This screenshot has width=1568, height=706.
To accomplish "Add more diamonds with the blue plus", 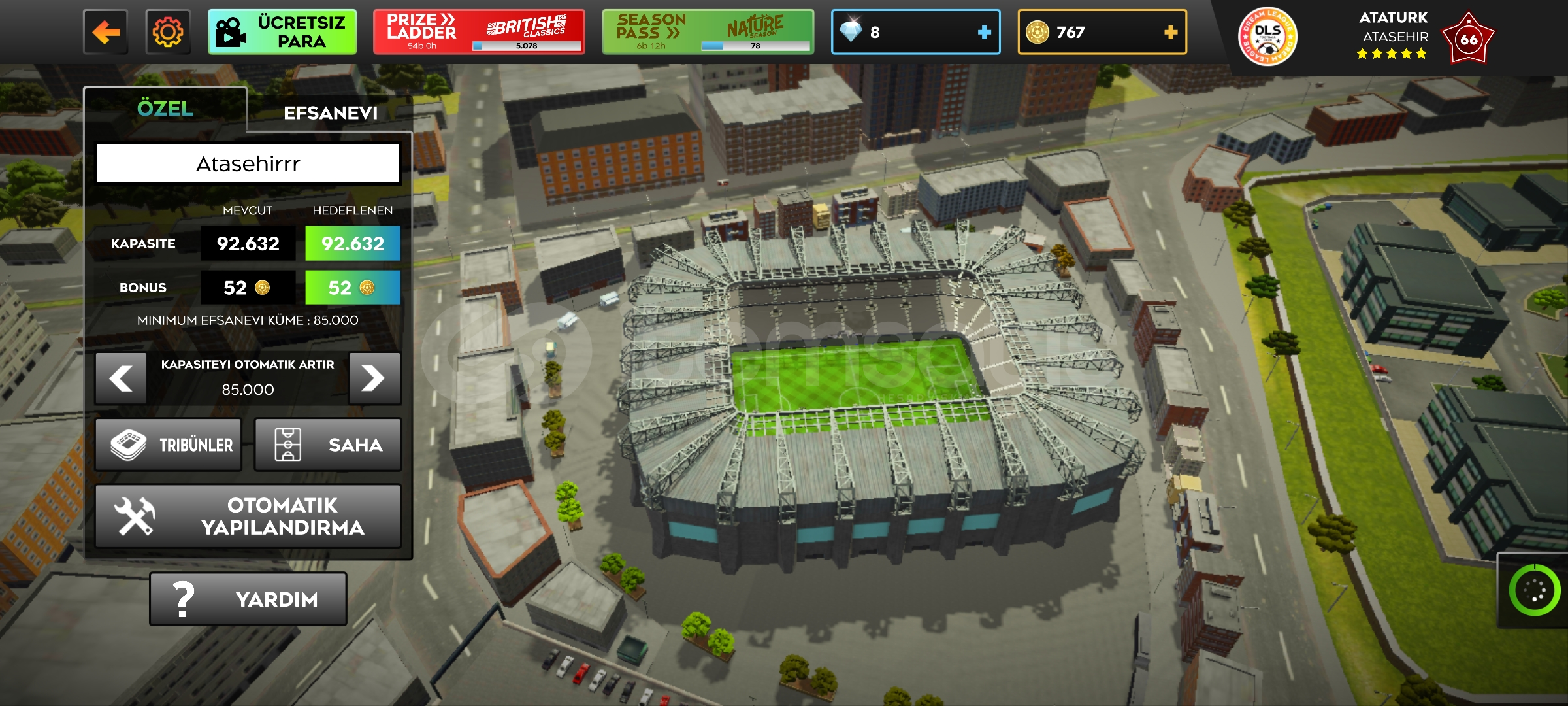I will click(984, 32).
